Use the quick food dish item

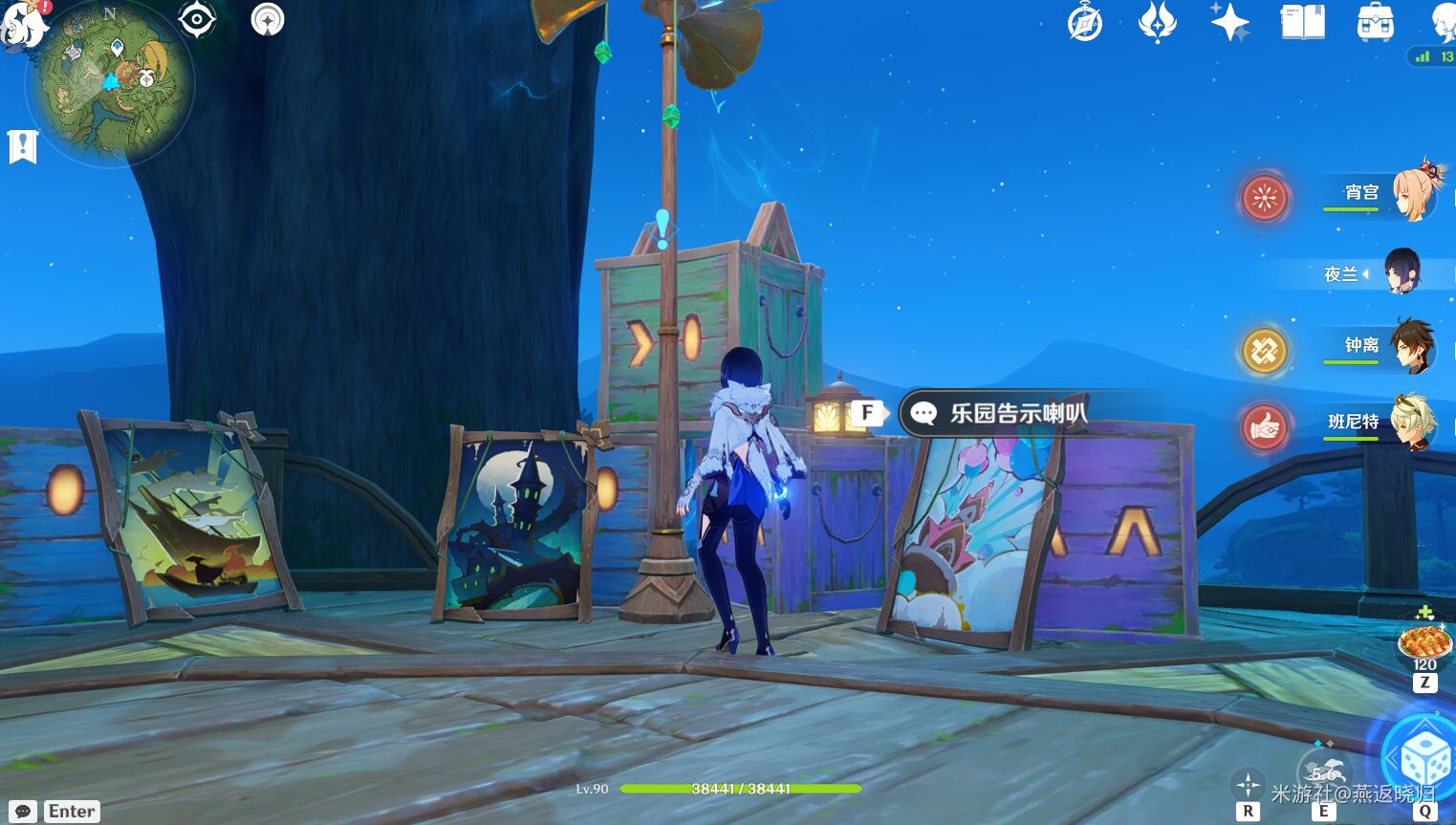[1424, 640]
